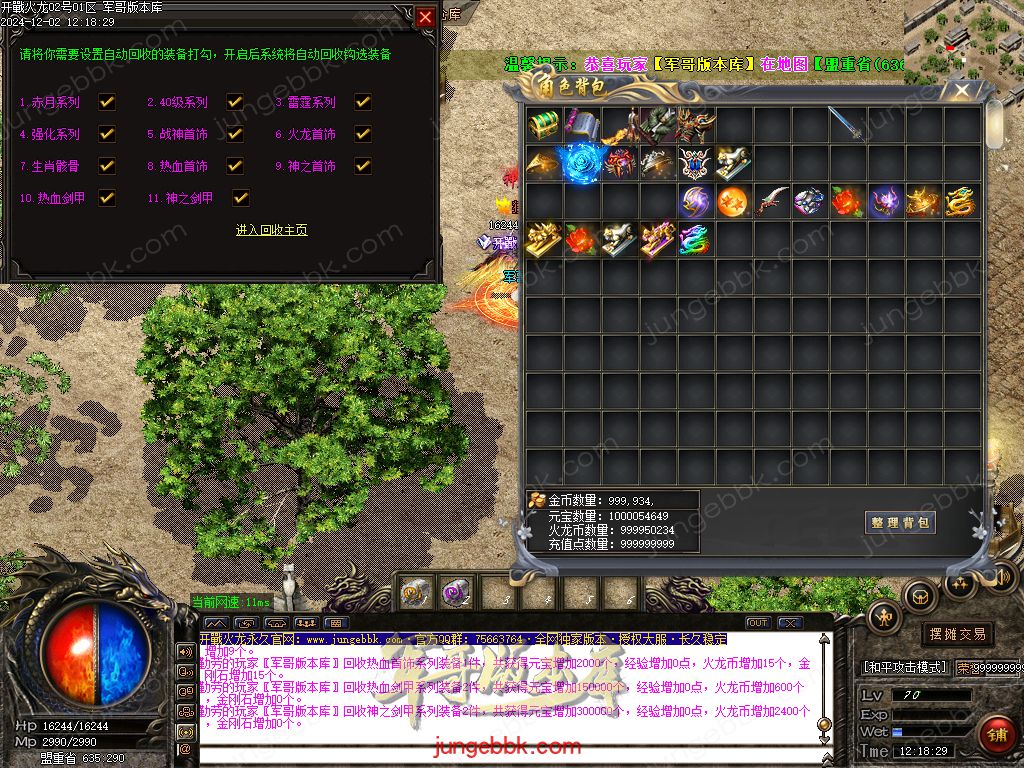Uncheck the 战神首饰 checkbox
The image size is (1024, 768).
point(235,134)
